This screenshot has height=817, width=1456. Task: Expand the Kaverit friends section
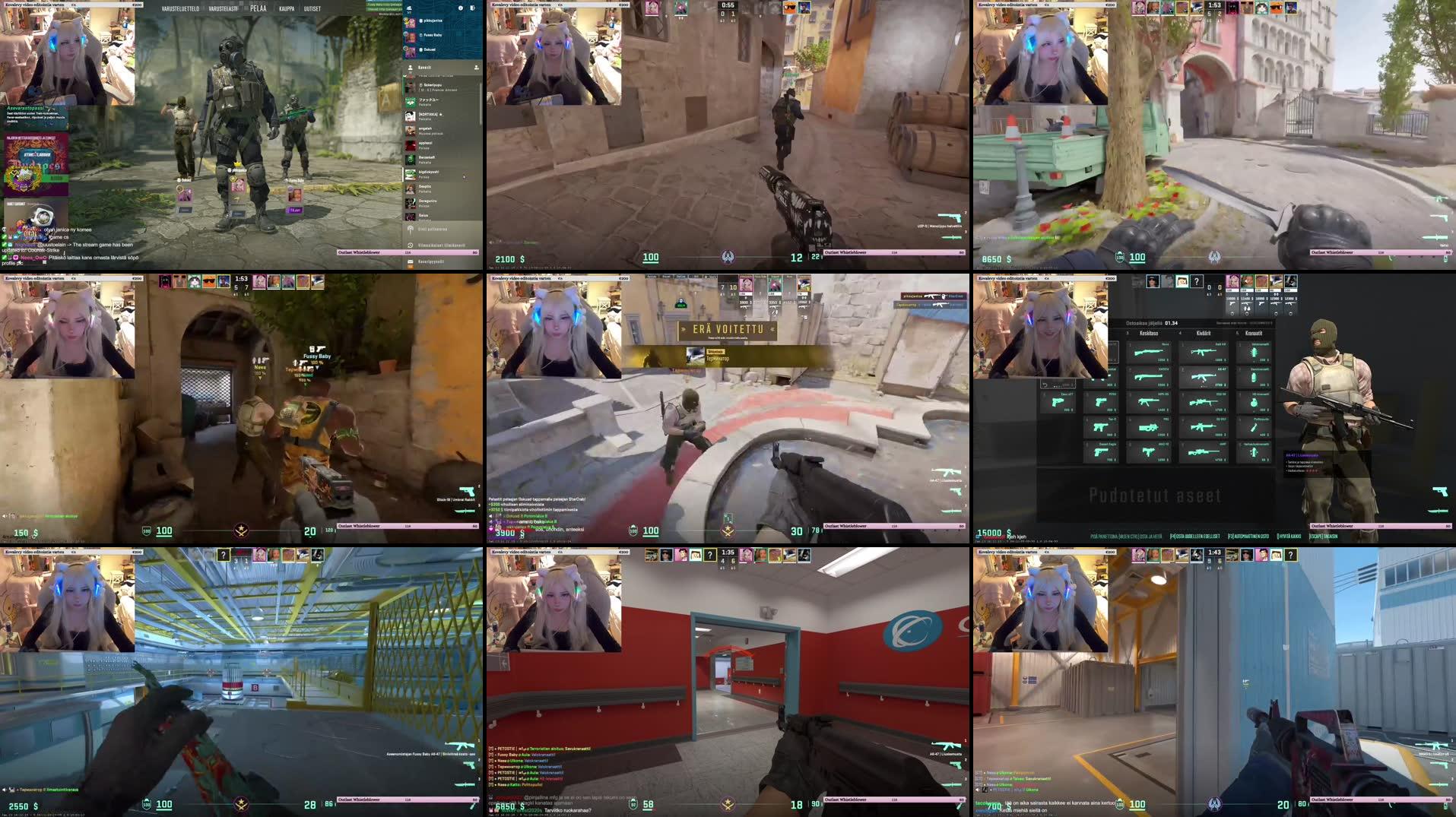[x=424, y=68]
